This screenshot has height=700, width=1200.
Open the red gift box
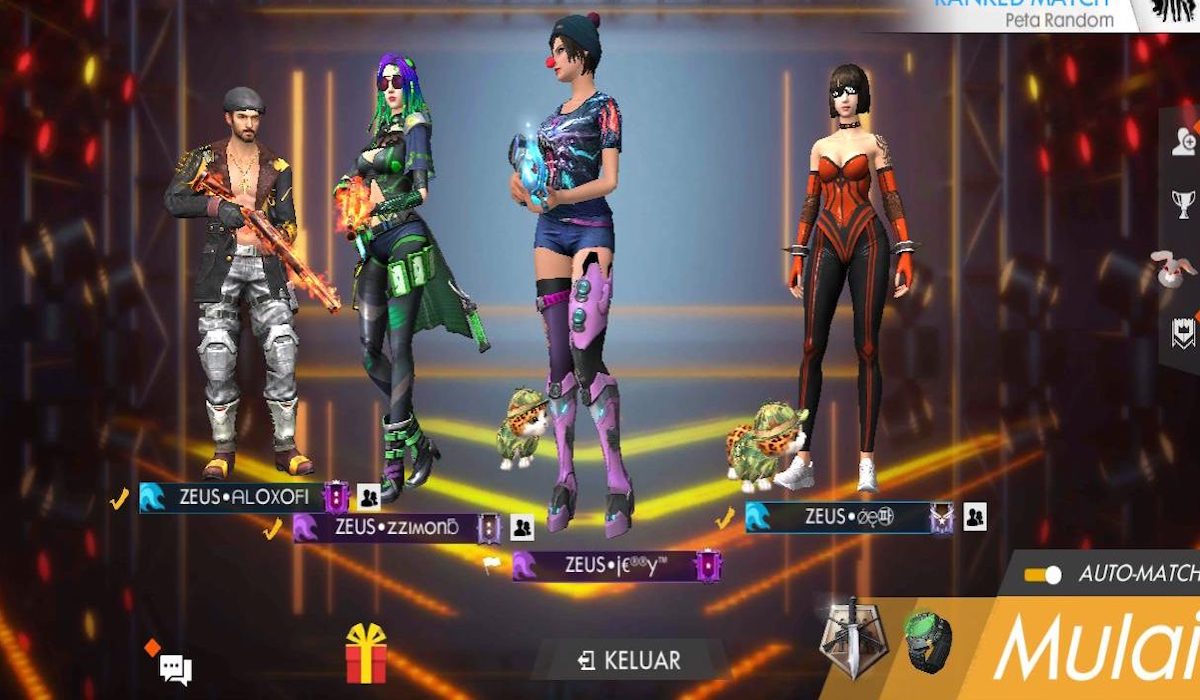pos(366,655)
